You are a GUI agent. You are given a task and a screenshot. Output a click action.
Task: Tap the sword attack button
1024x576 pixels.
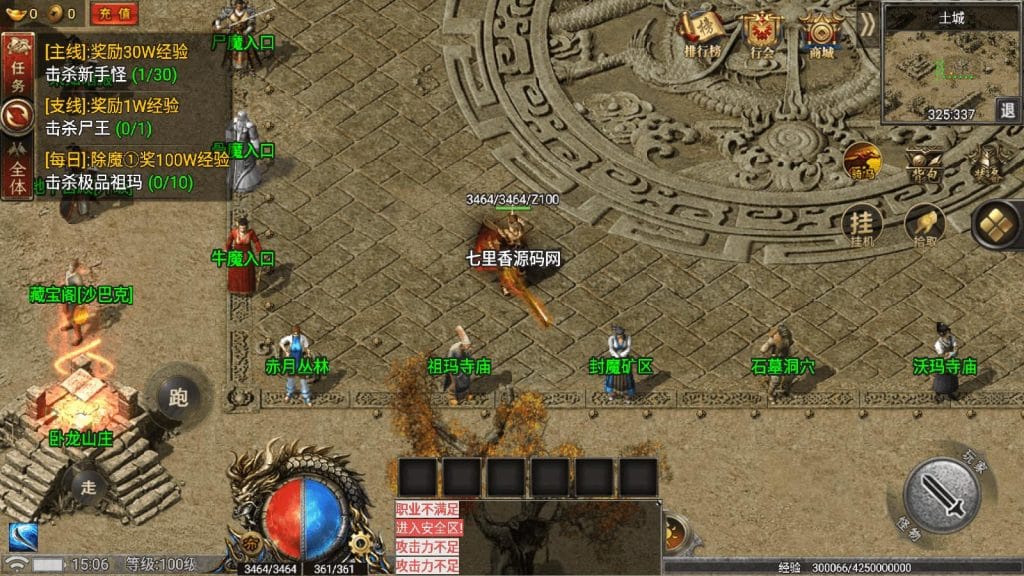(941, 494)
